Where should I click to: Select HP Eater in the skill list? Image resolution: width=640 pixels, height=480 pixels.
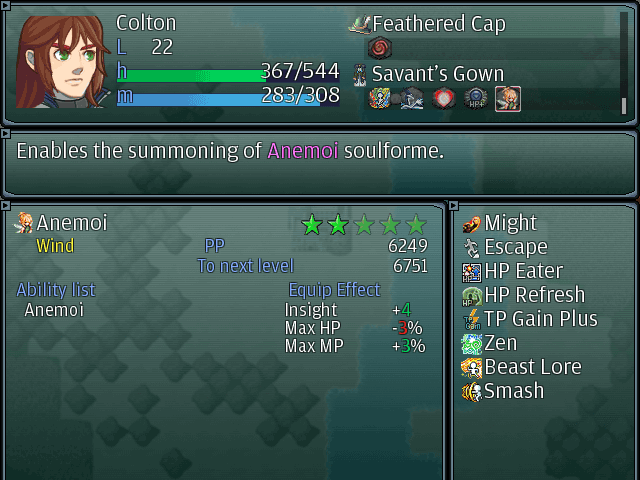point(523,271)
